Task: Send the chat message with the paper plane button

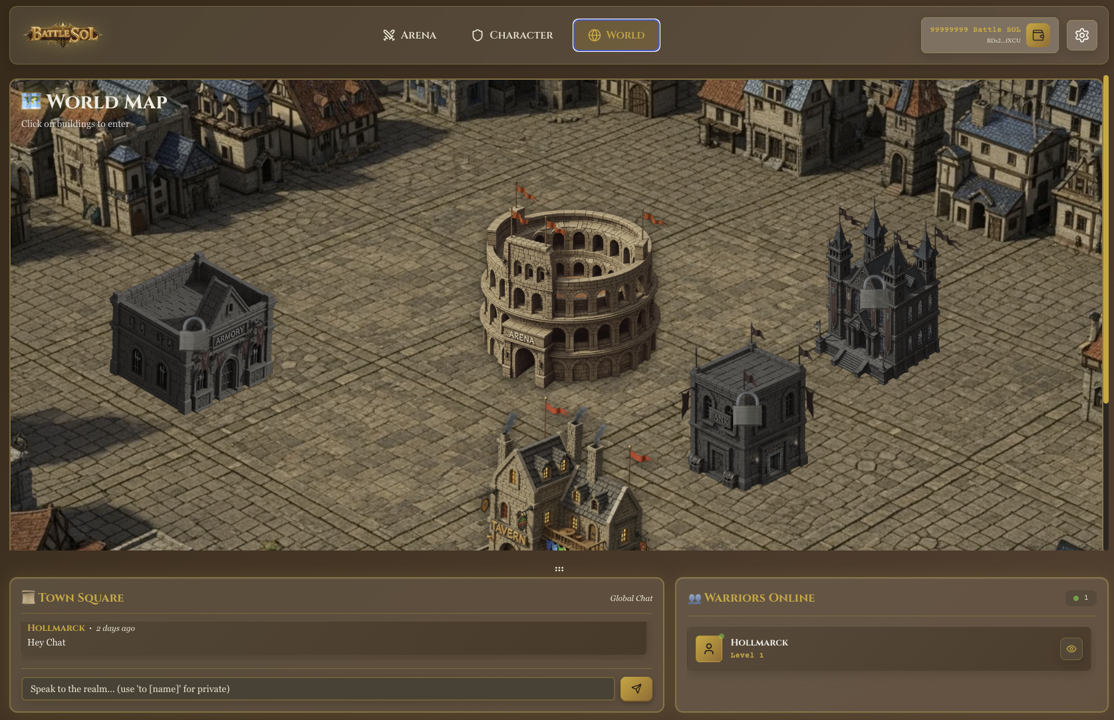Action: click(636, 689)
